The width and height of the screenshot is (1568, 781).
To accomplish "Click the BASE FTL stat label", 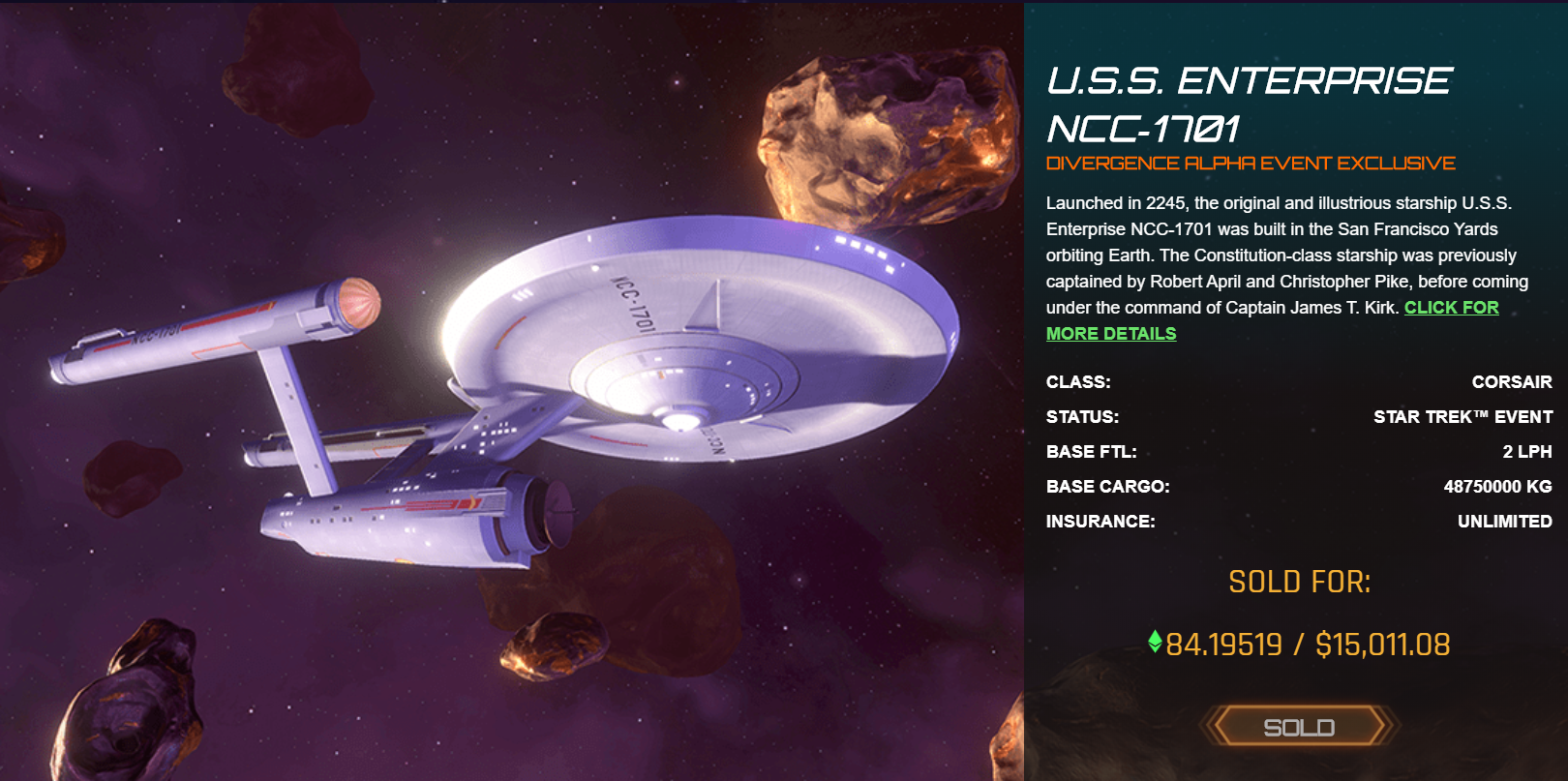I will [x=1091, y=451].
